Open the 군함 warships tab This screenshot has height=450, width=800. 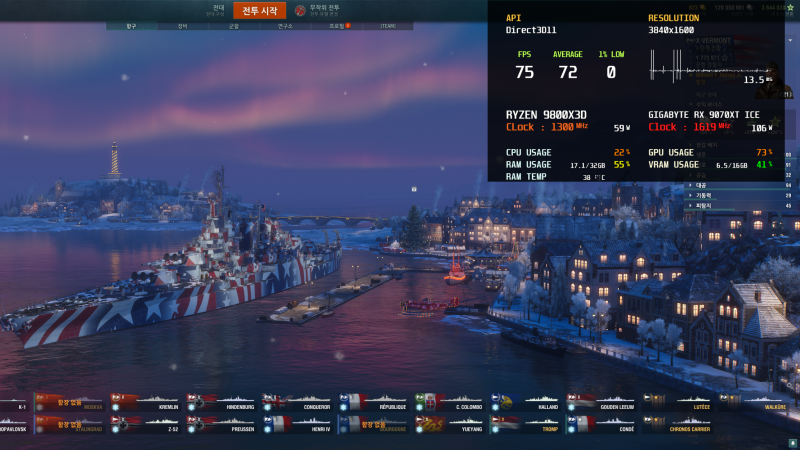(233, 26)
